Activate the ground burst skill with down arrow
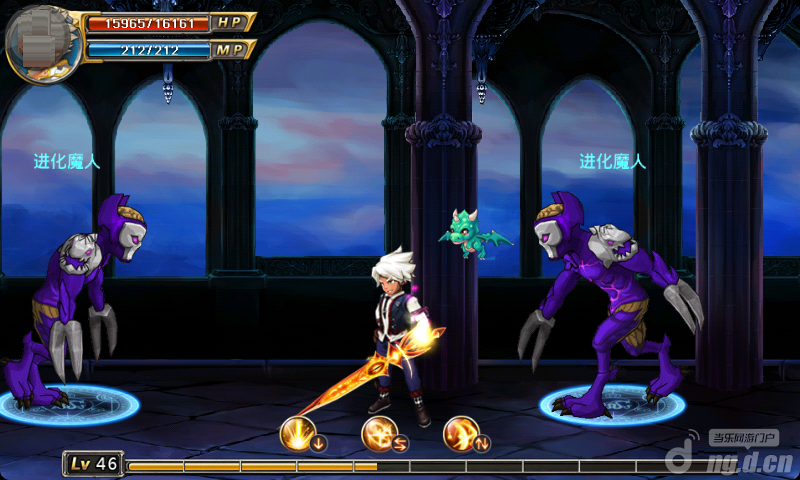The width and height of the screenshot is (800, 480). tap(300, 434)
